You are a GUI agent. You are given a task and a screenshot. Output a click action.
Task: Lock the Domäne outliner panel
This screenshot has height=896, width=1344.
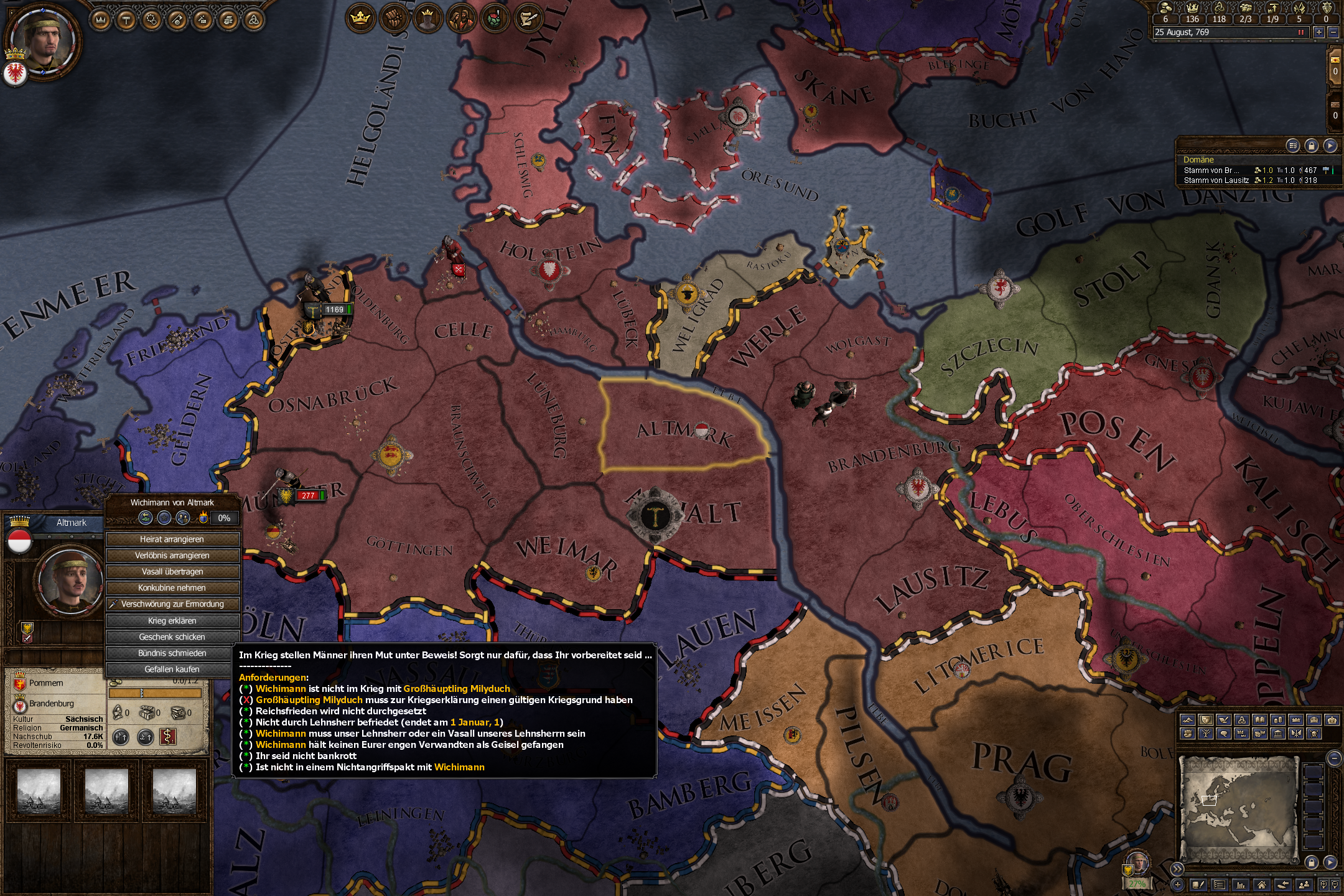click(1312, 146)
